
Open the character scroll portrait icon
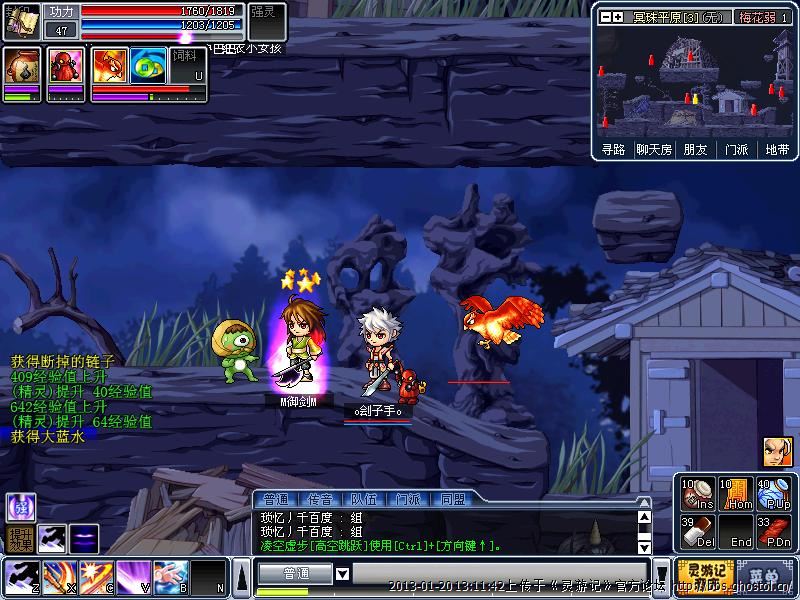coord(22,67)
